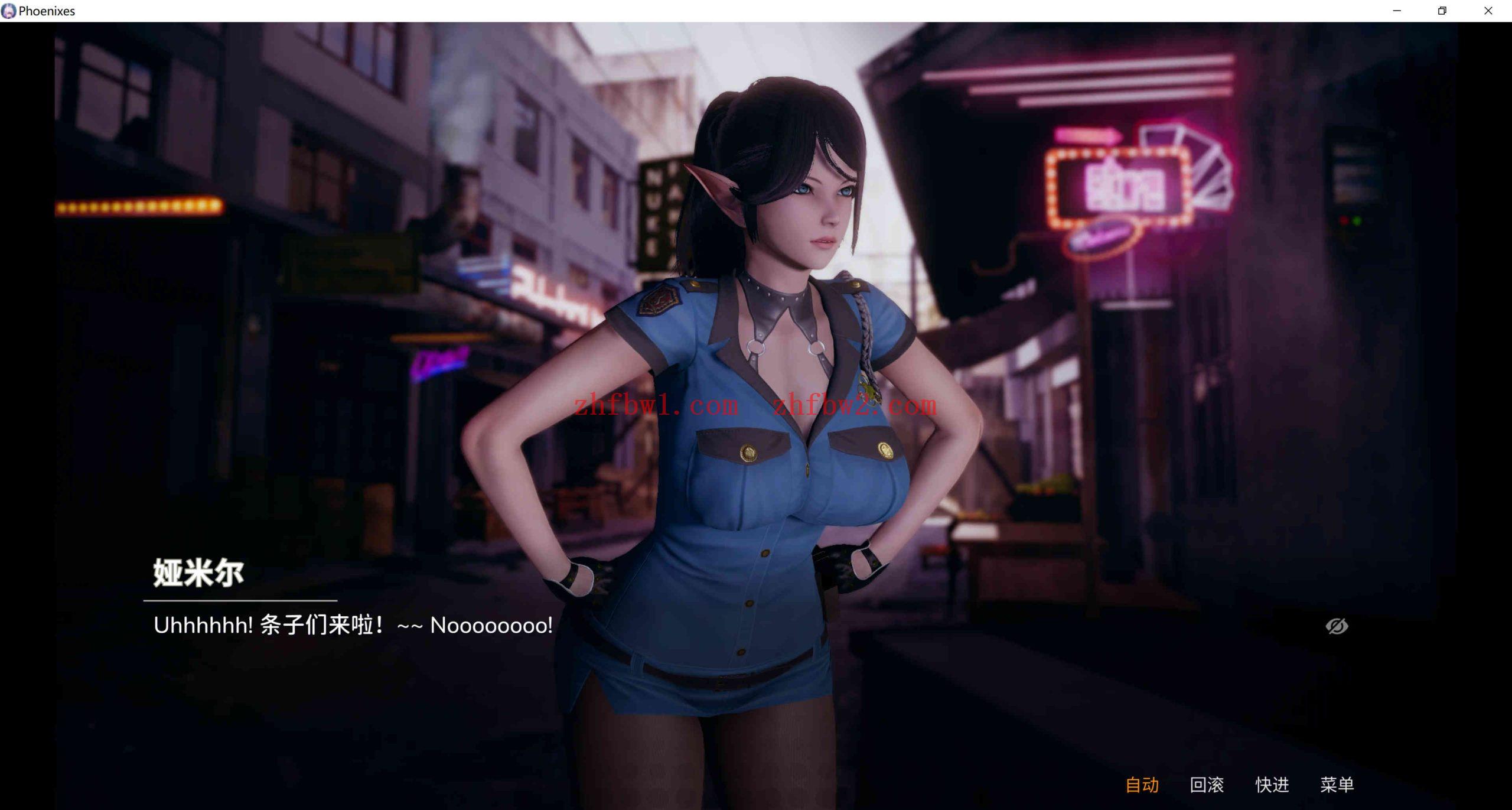
Task: Close the Phoenixes game window
Action: click(x=1488, y=11)
